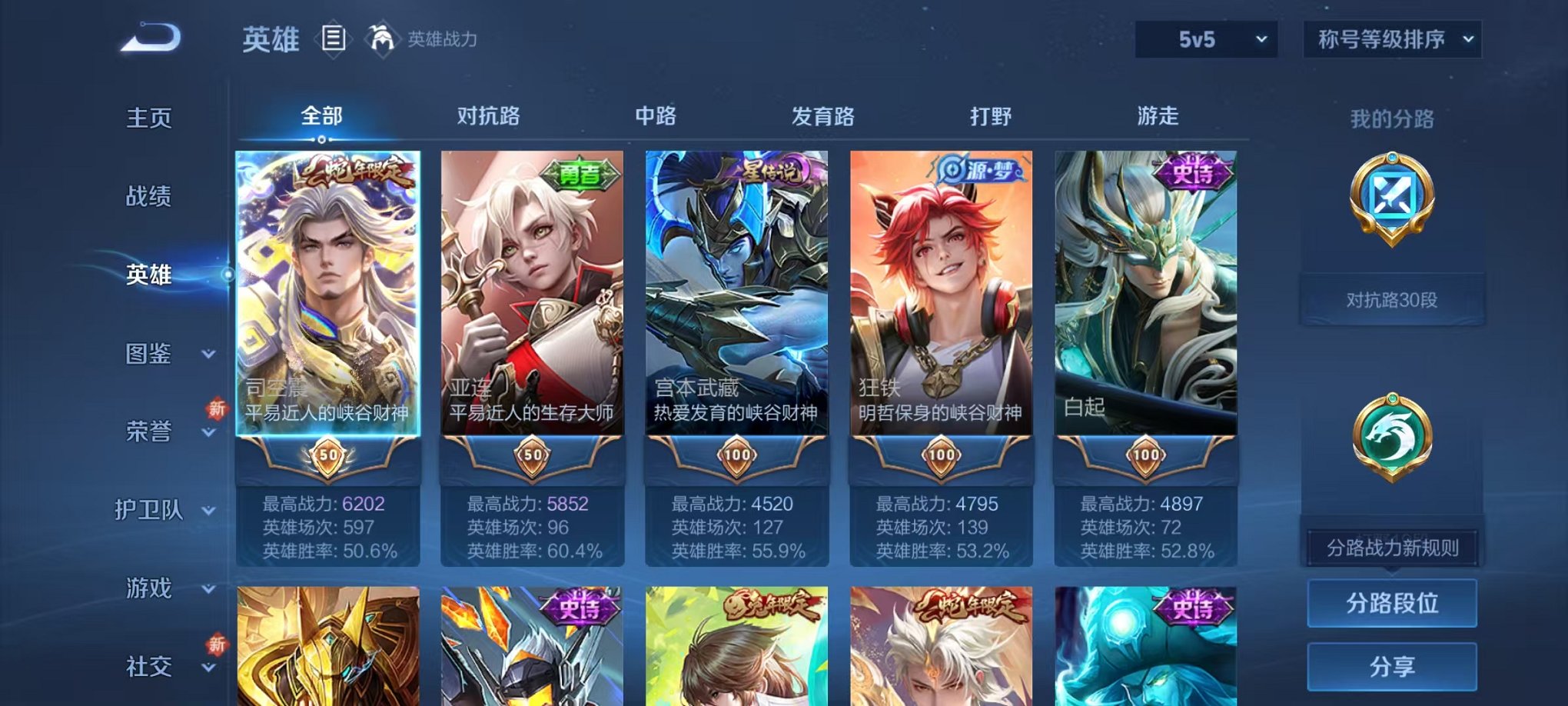Click the game logo in the top left corner
The image size is (1568, 706).
pos(149,37)
